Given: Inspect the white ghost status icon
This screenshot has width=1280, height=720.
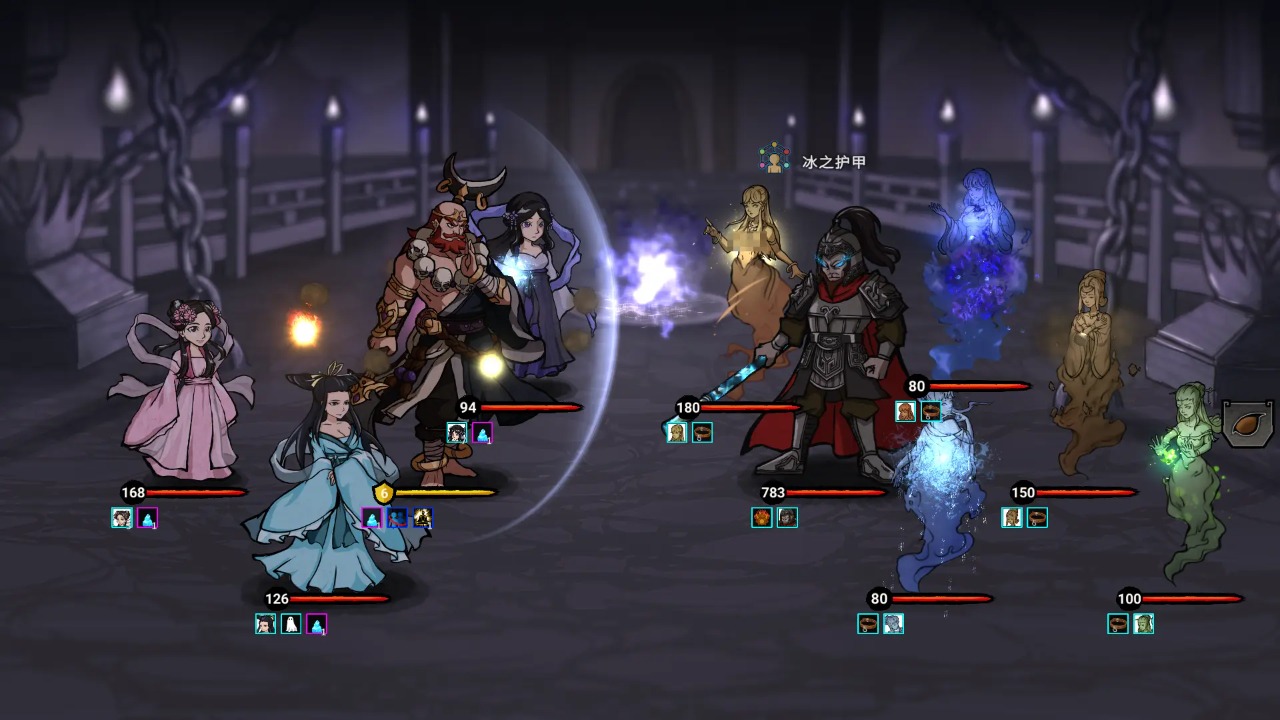Looking at the screenshot, I should 291,624.
